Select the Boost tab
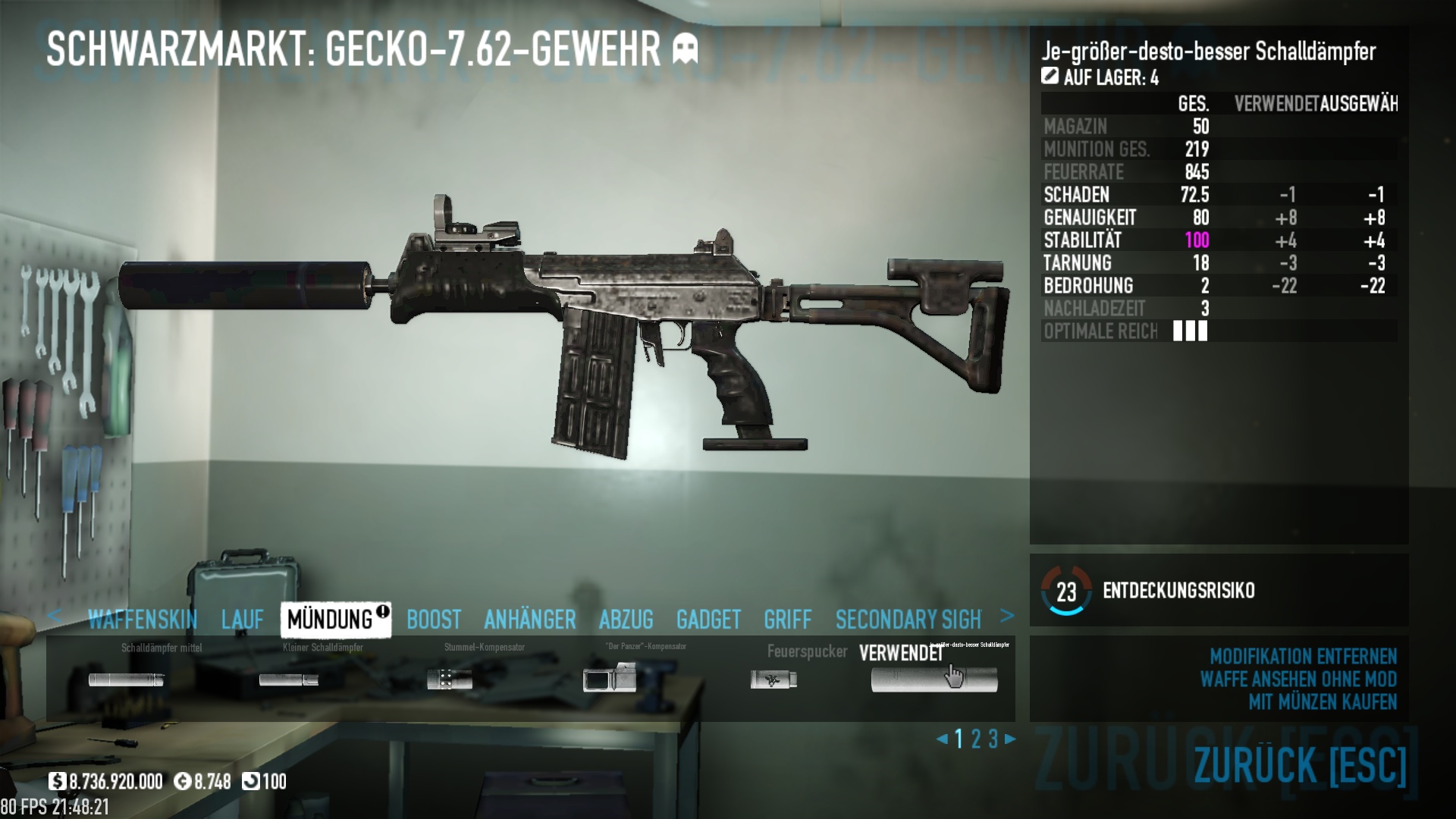The height and width of the screenshot is (819, 1456). click(434, 620)
